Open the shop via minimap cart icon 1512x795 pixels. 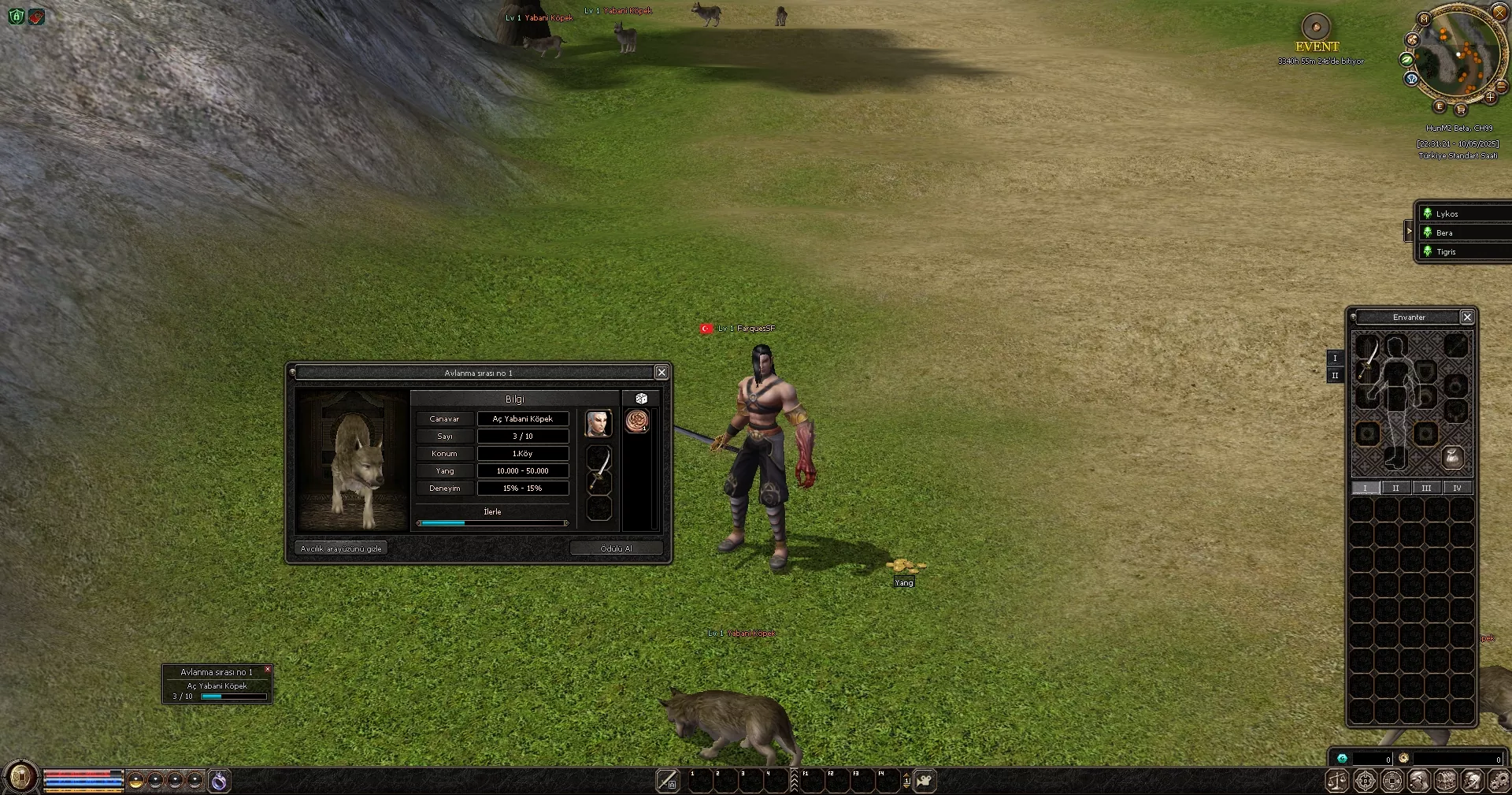(x=1462, y=110)
